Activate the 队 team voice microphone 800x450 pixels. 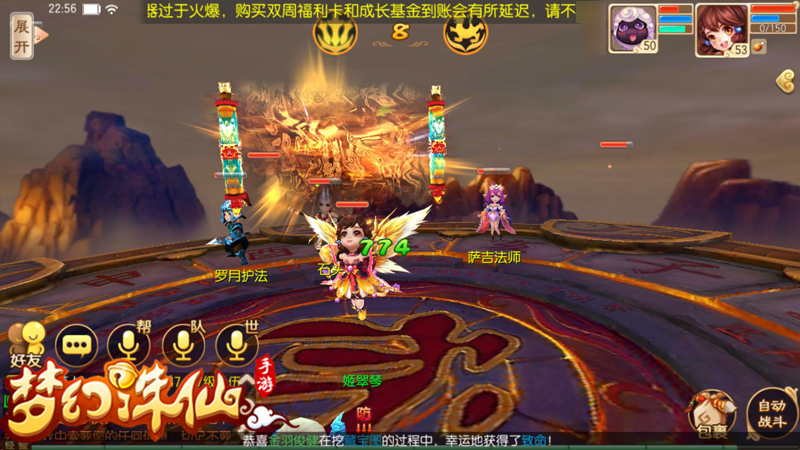182,346
